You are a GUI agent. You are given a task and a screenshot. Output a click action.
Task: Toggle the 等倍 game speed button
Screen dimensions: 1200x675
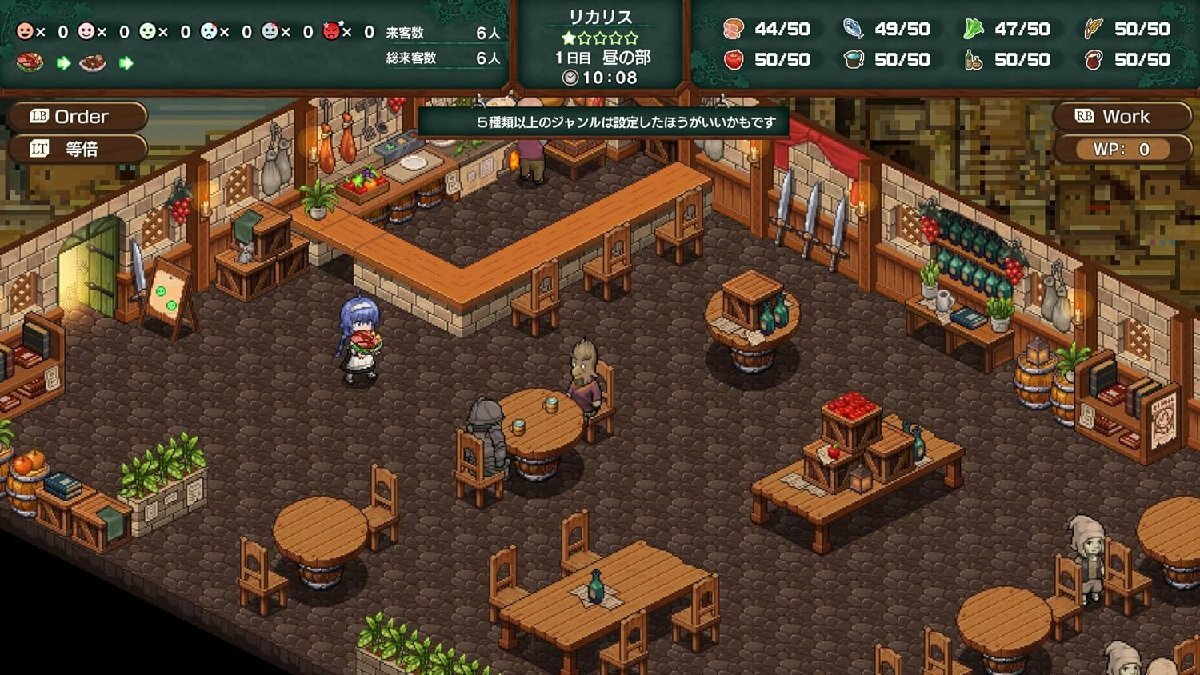pyautogui.click(x=76, y=149)
